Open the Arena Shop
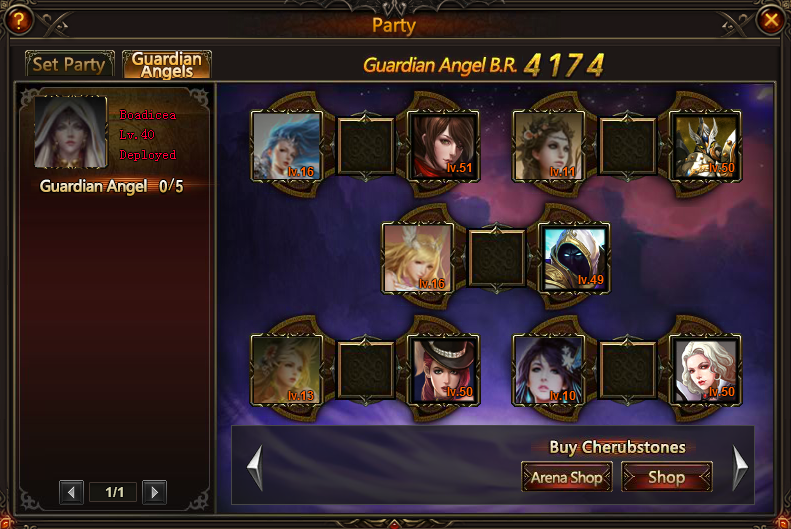791x529 pixels. (567, 477)
